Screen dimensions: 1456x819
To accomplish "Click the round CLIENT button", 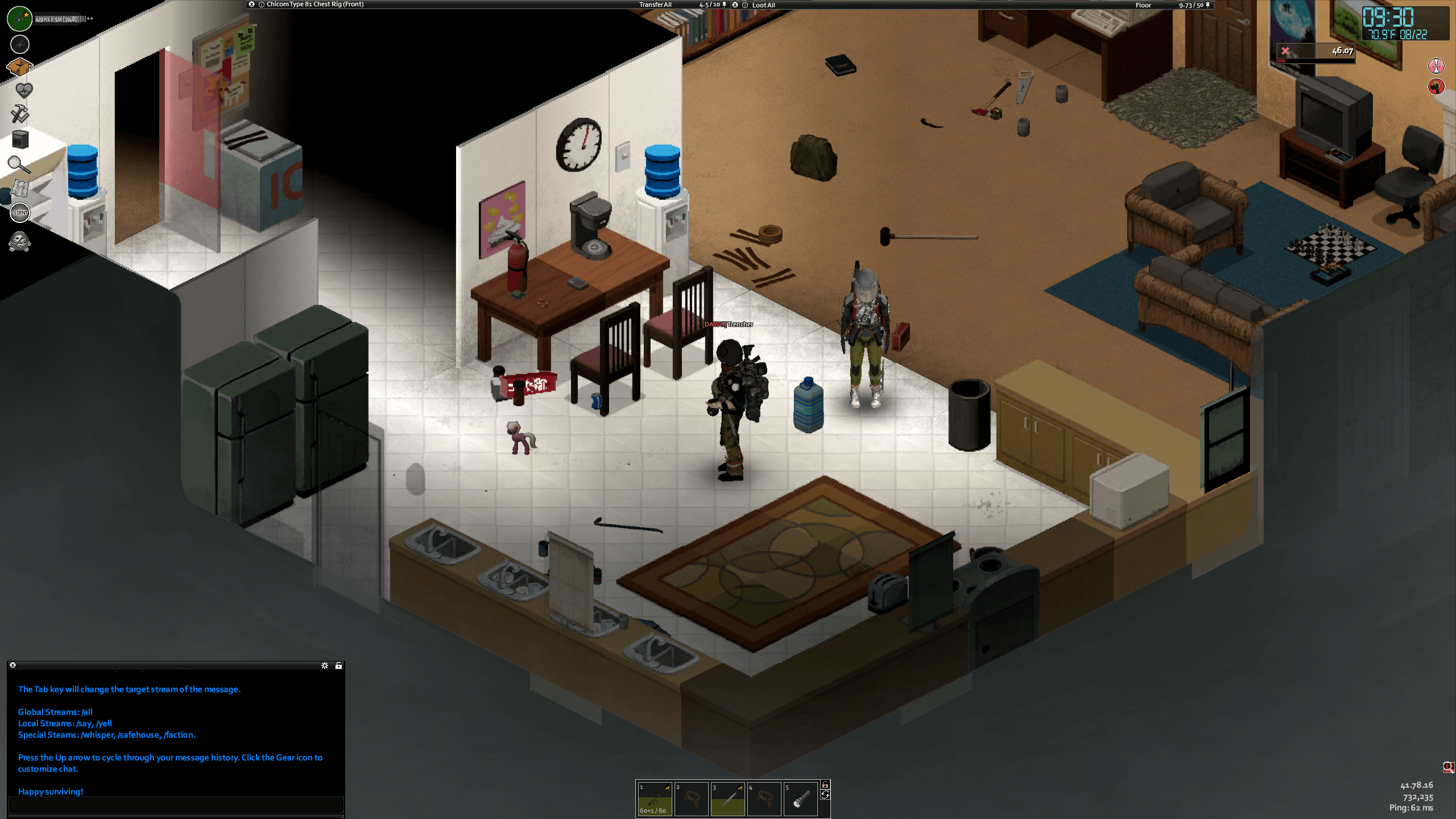I will [20, 213].
